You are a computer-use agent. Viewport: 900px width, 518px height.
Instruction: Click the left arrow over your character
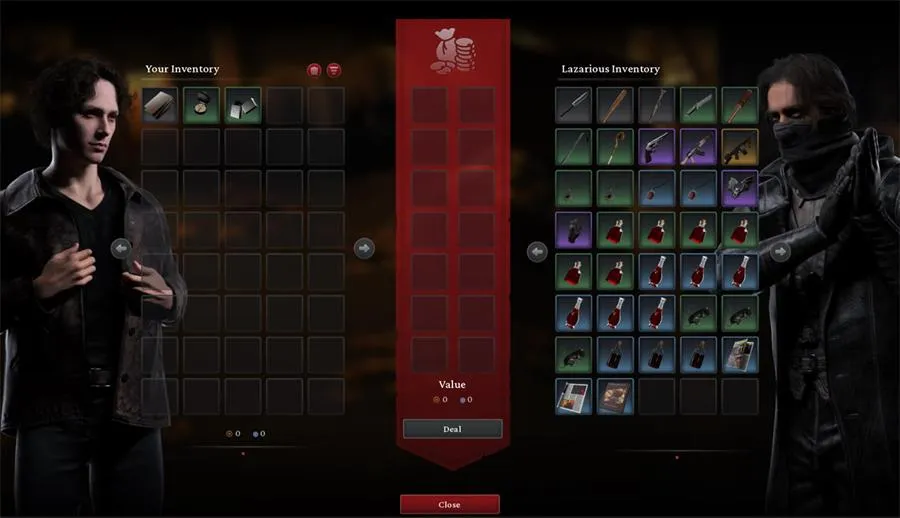click(x=121, y=248)
